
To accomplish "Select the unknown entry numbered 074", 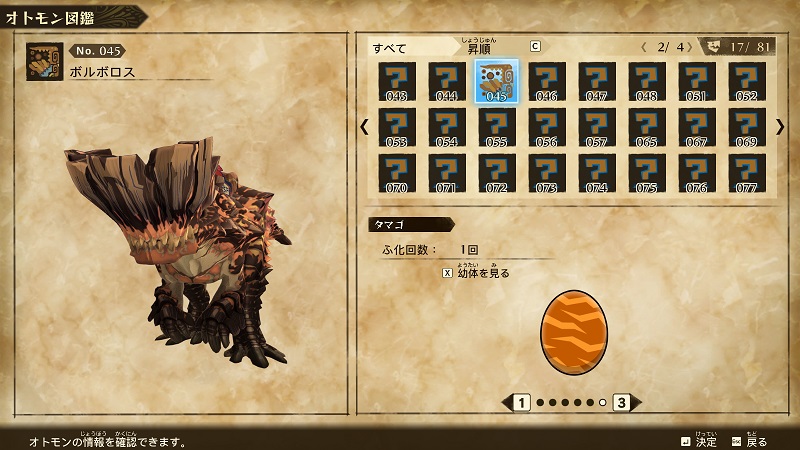I will 596,172.
